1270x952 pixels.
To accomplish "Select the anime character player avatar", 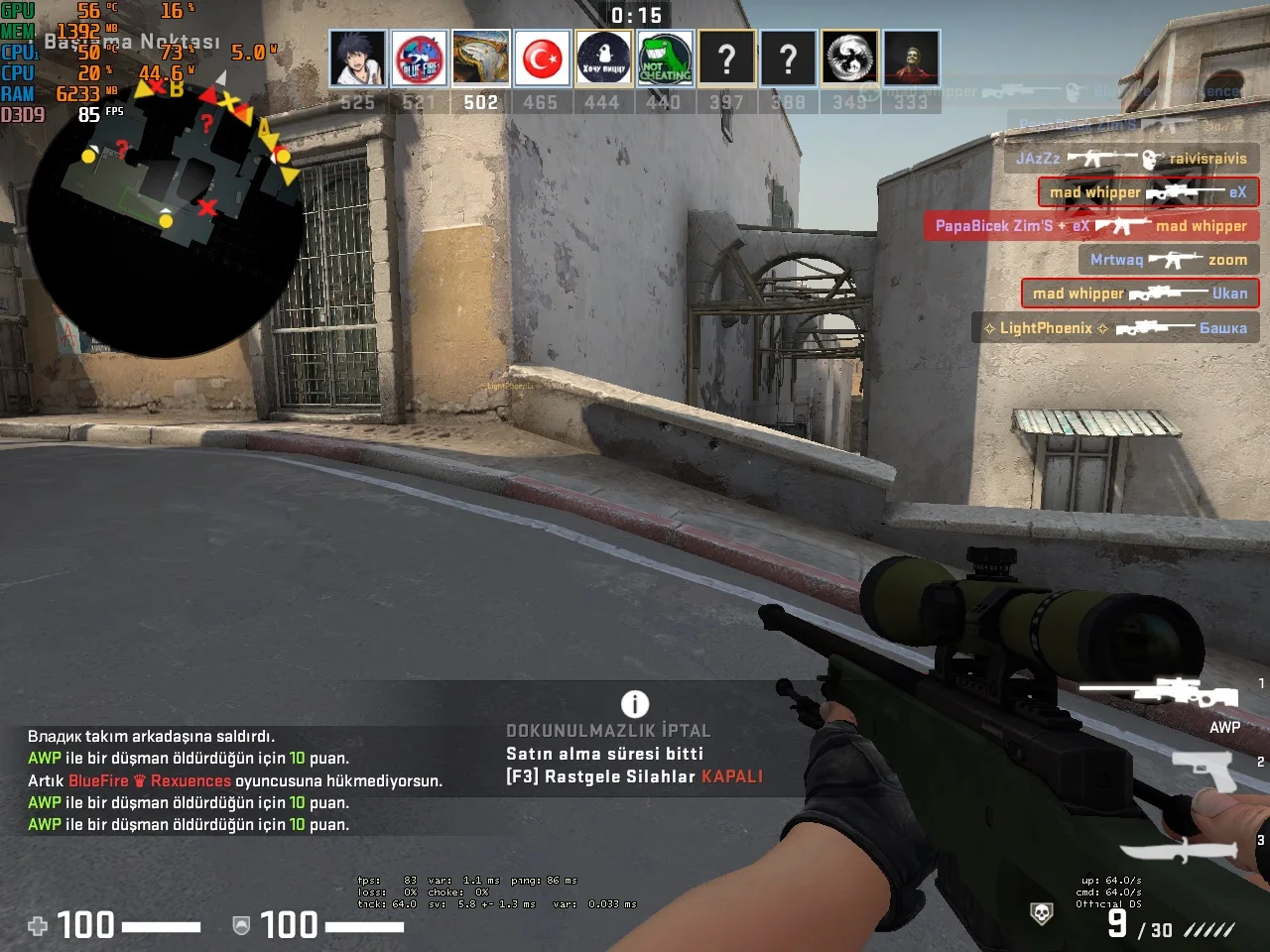I will [357, 59].
